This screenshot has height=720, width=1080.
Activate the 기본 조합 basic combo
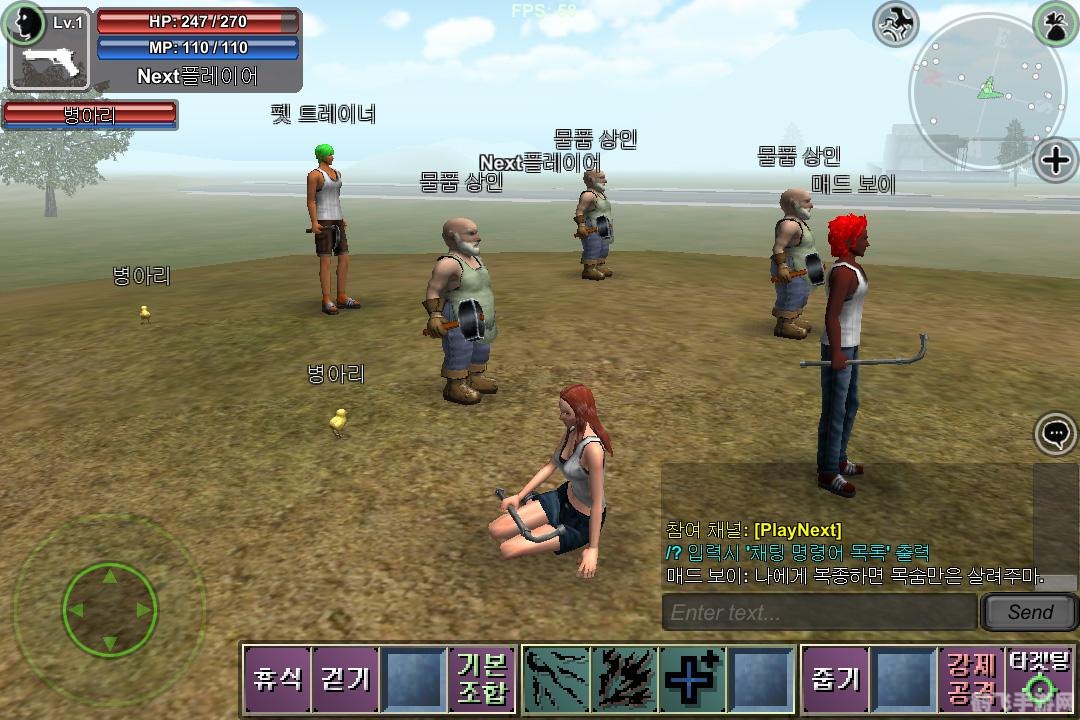[x=482, y=679]
